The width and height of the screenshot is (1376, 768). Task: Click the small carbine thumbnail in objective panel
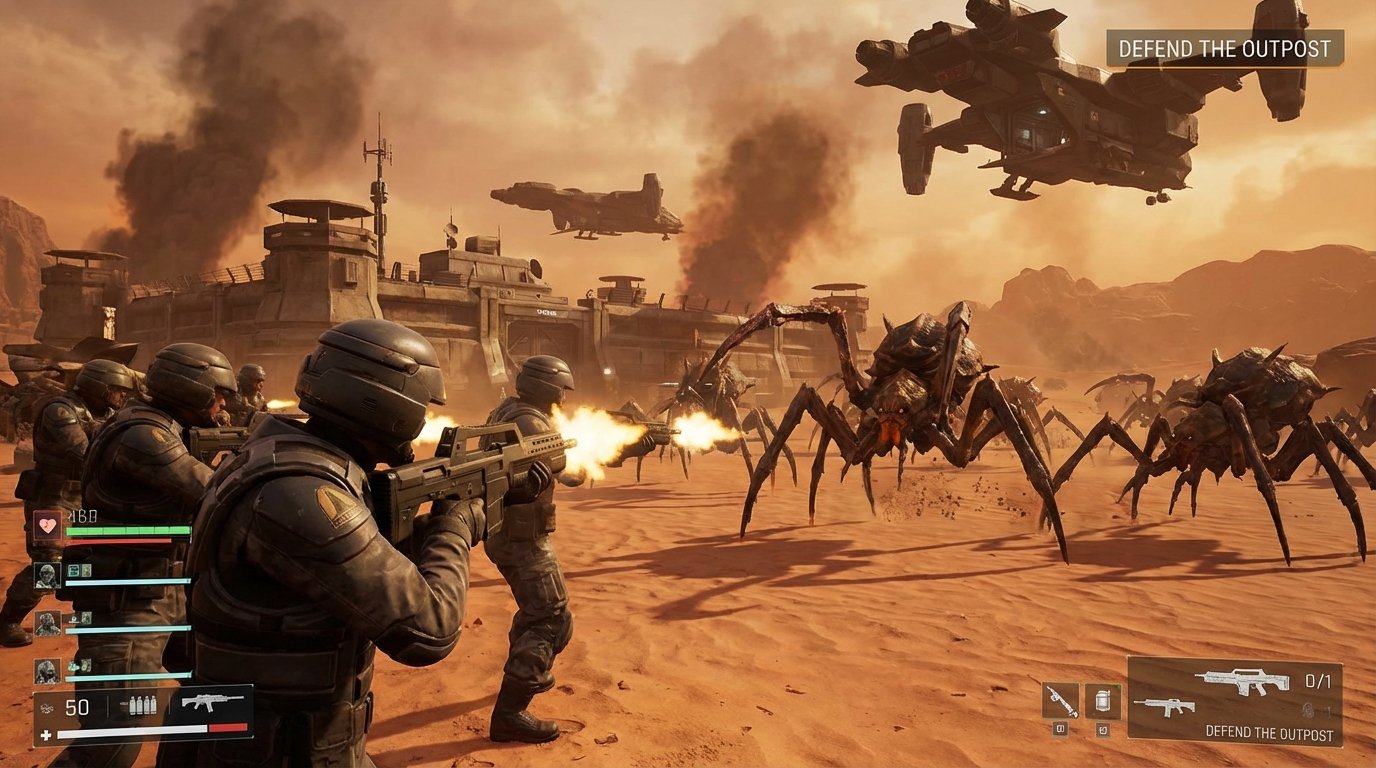pyautogui.click(x=1166, y=708)
